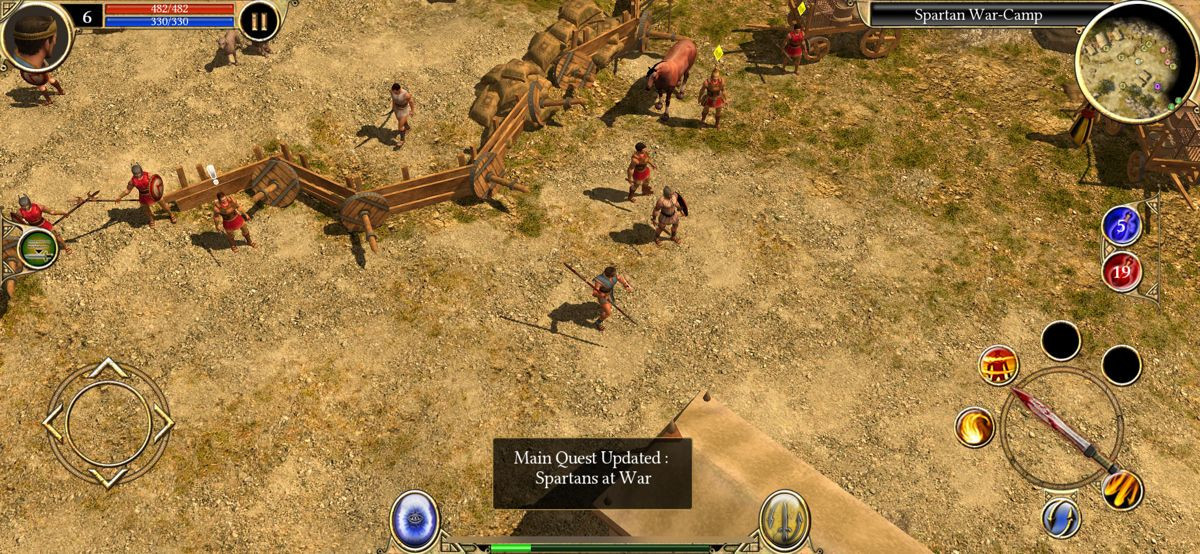Viewport: 1200px width, 554px height.
Task: Activate the red and gold banner skill
Action: pos(998,366)
